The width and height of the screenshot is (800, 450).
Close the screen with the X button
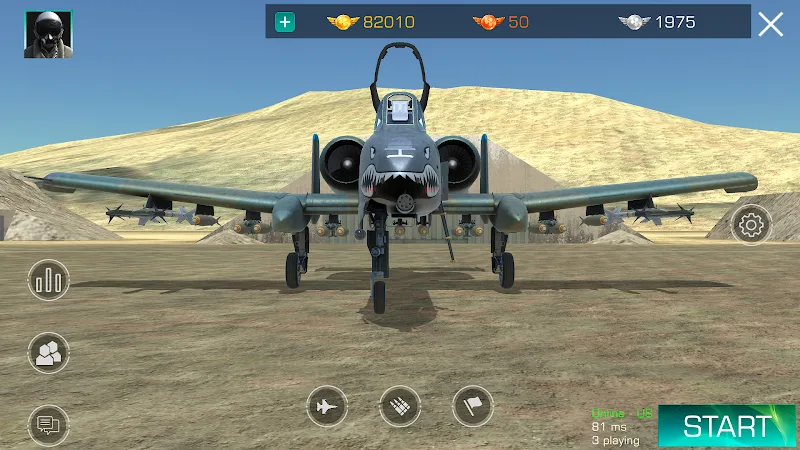click(x=770, y=24)
